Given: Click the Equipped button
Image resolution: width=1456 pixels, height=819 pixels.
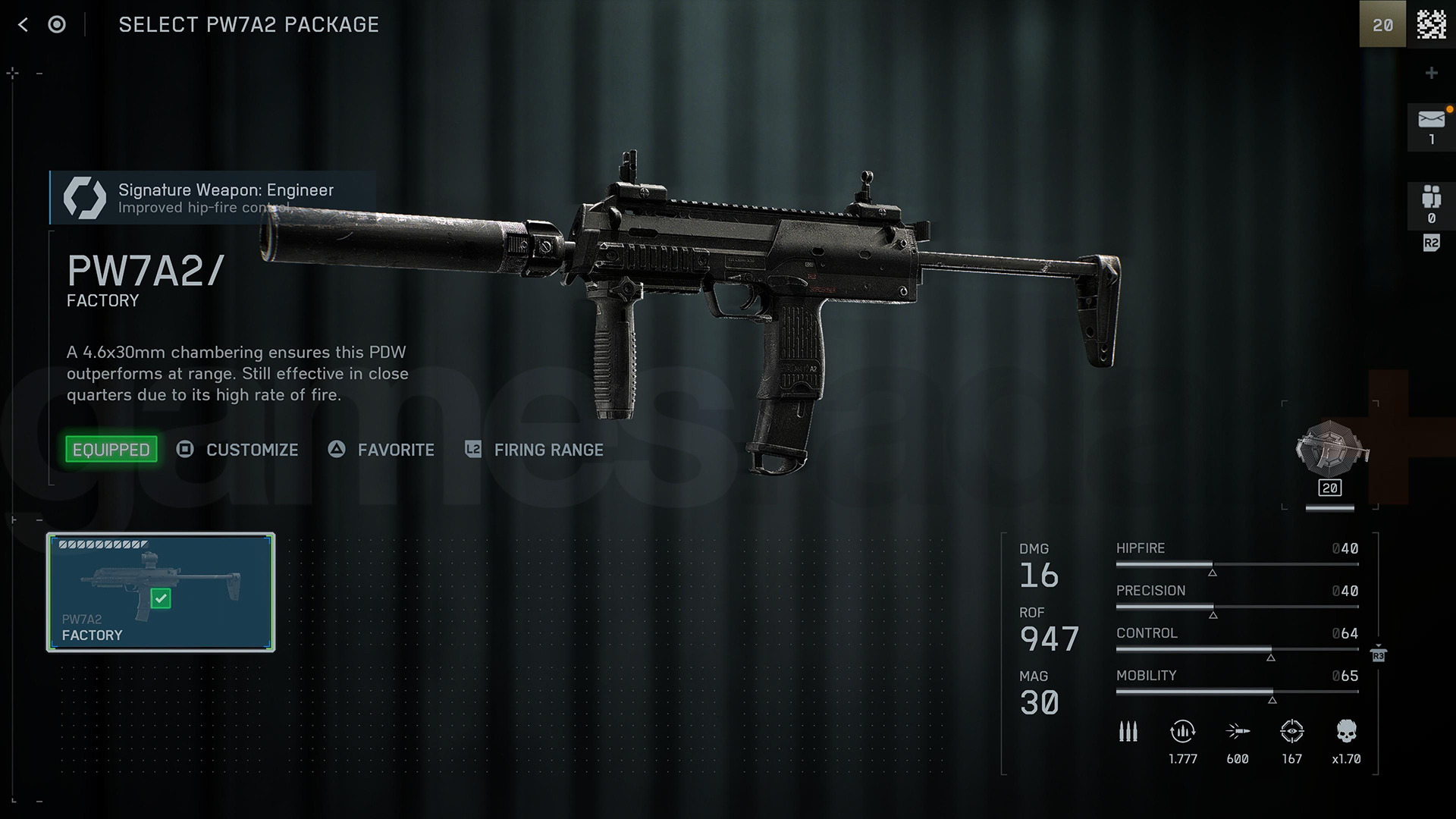Looking at the screenshot, I should pos(111,450).
